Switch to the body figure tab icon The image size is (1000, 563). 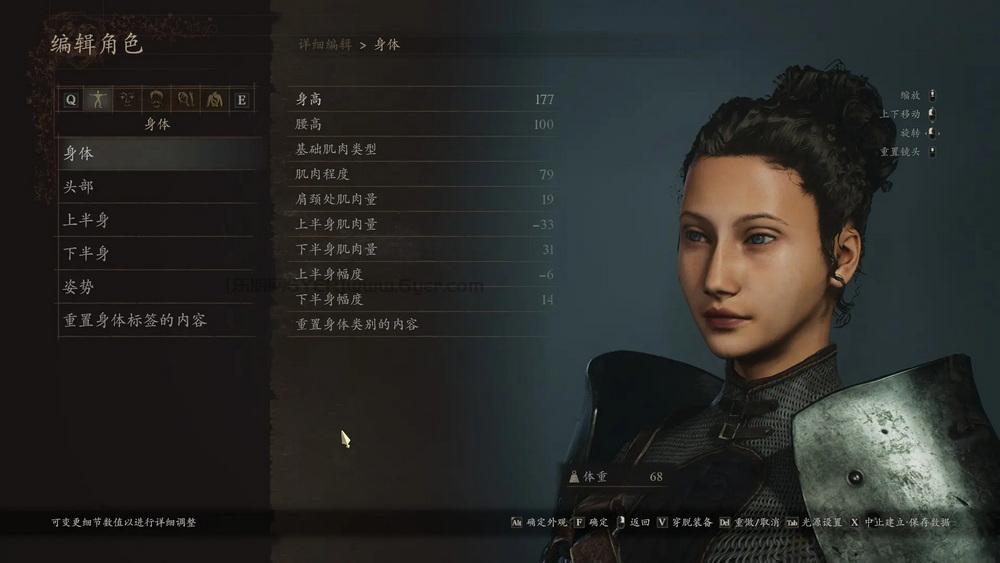coord(98,99)
